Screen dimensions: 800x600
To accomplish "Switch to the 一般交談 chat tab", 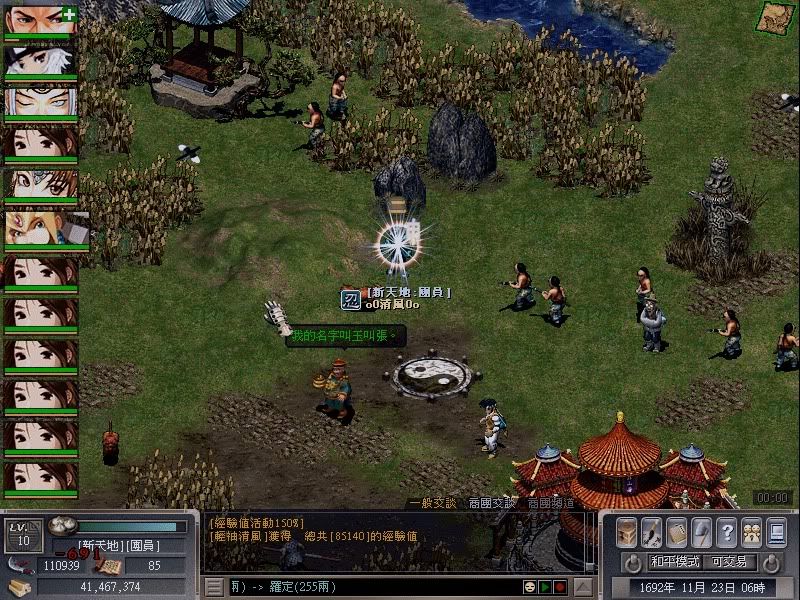I will (x=431, y=503).
